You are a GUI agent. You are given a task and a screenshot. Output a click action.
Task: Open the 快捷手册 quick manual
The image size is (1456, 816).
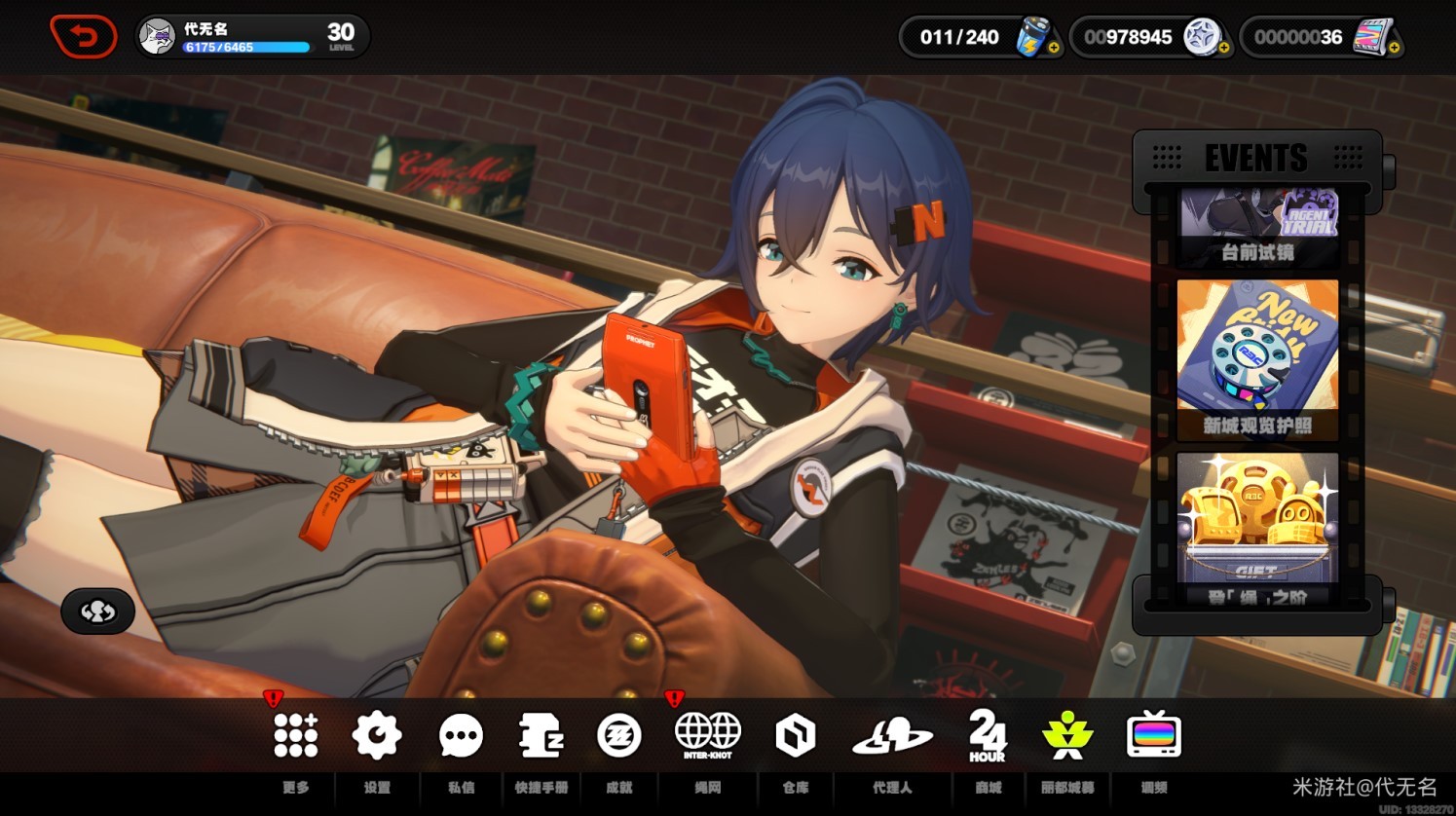[x=541, y=735]
